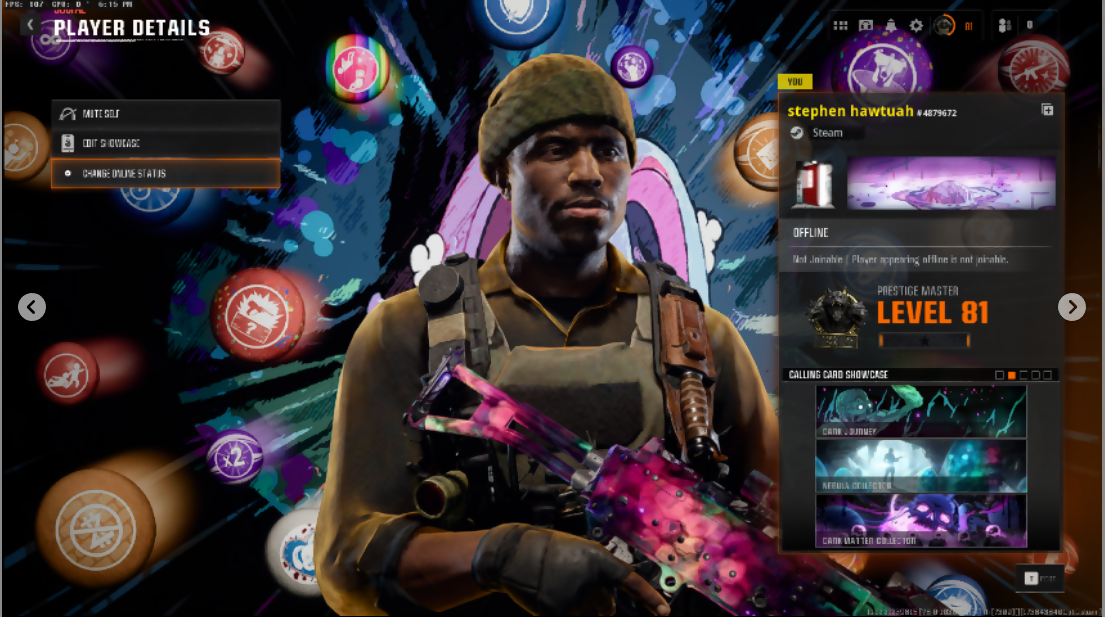
Task: Show the previous showcase with the left arrow
Action: 32,307
